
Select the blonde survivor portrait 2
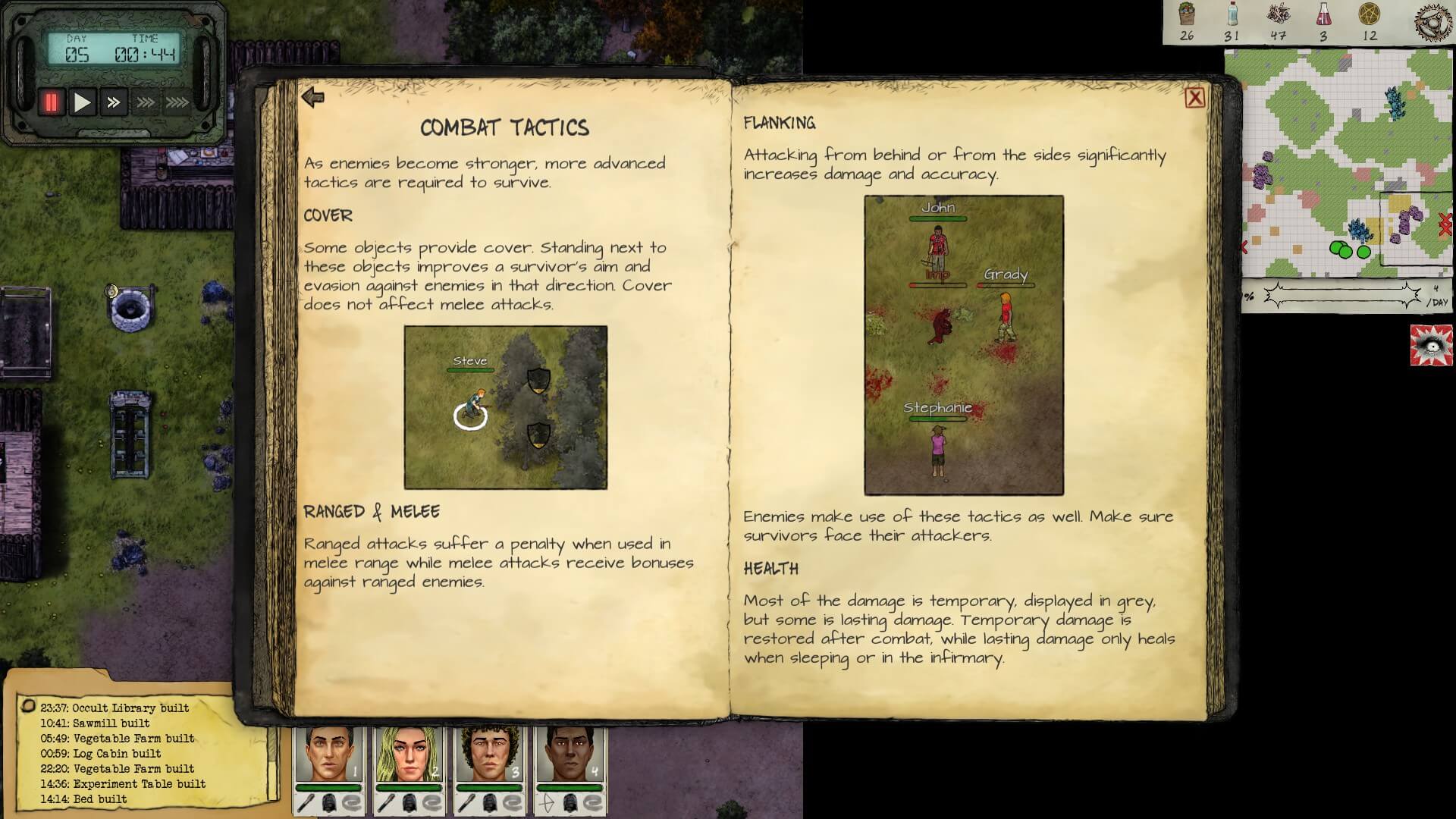[x=409, y=755]
